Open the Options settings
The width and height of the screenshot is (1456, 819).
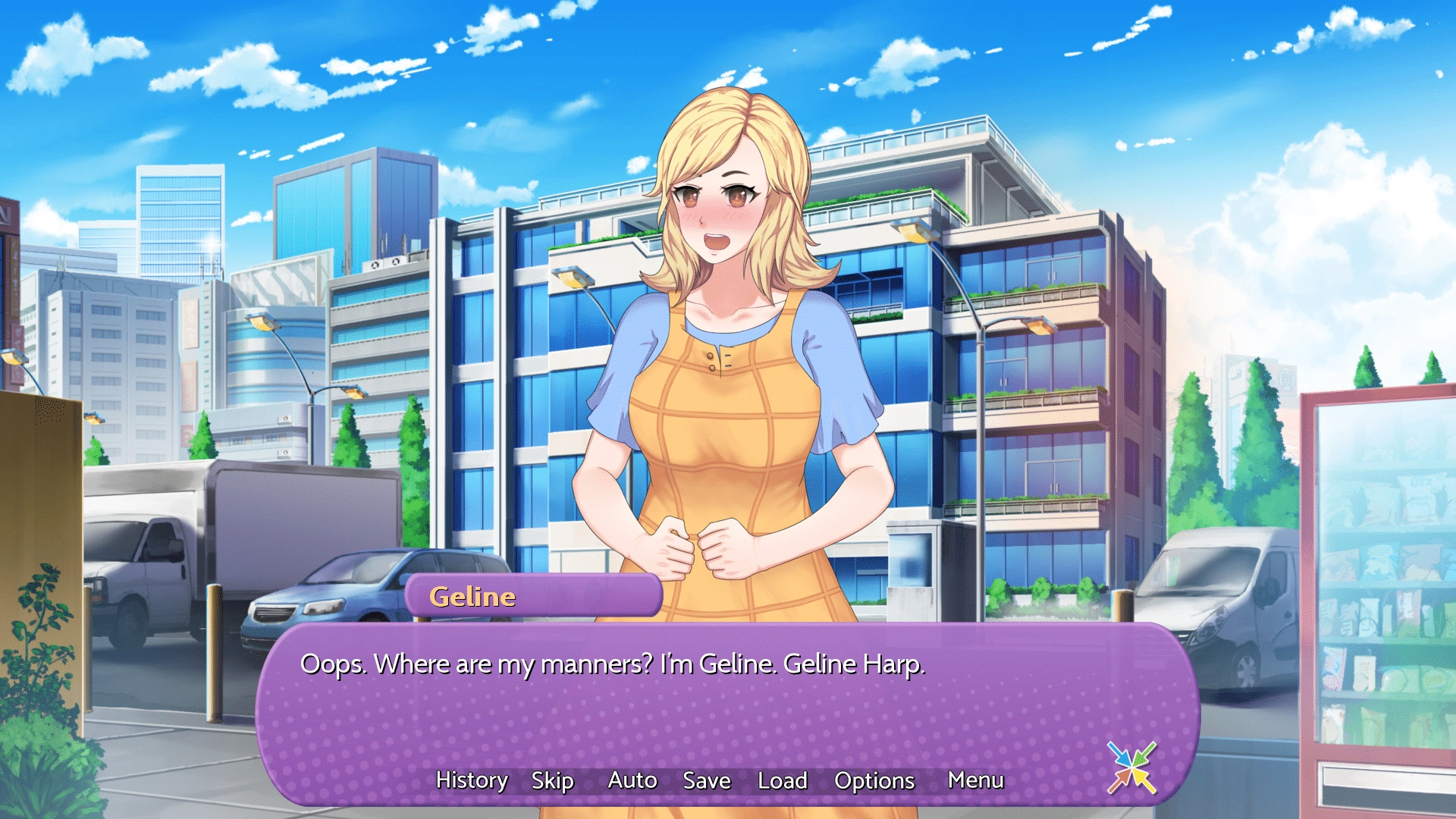874,780
